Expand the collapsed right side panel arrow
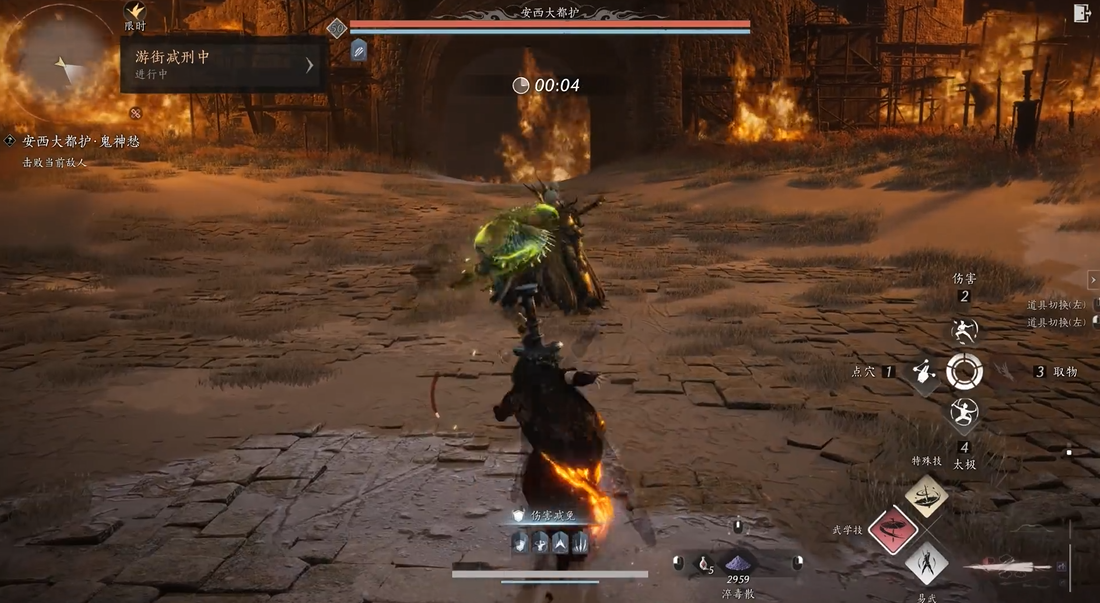 (x=1093, y=280)
